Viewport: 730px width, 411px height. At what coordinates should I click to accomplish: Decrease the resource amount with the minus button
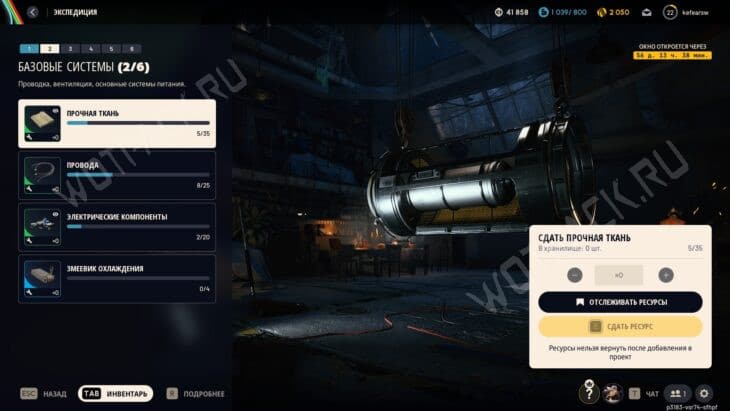(575, 275)
